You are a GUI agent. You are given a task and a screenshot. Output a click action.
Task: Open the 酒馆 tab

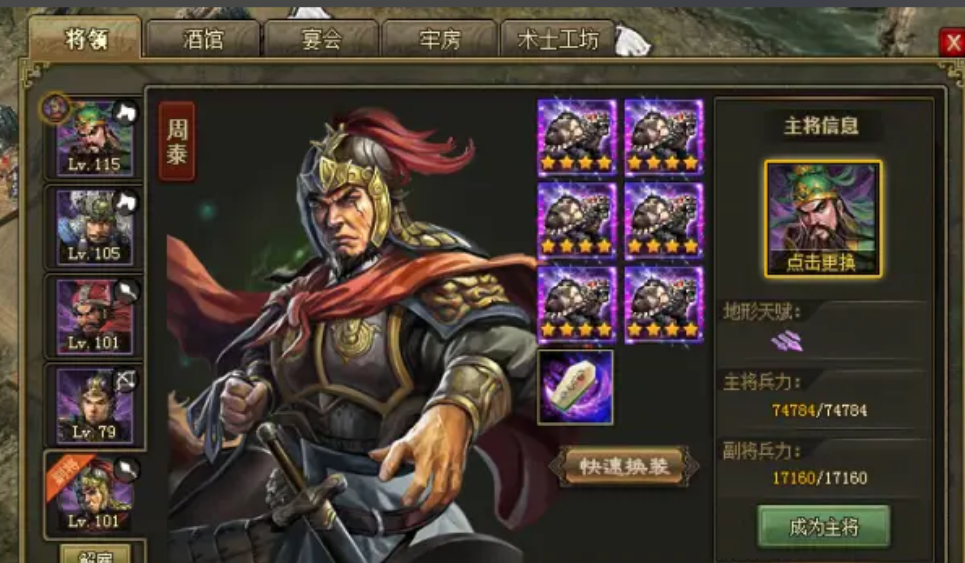click(x=203, y=40)
